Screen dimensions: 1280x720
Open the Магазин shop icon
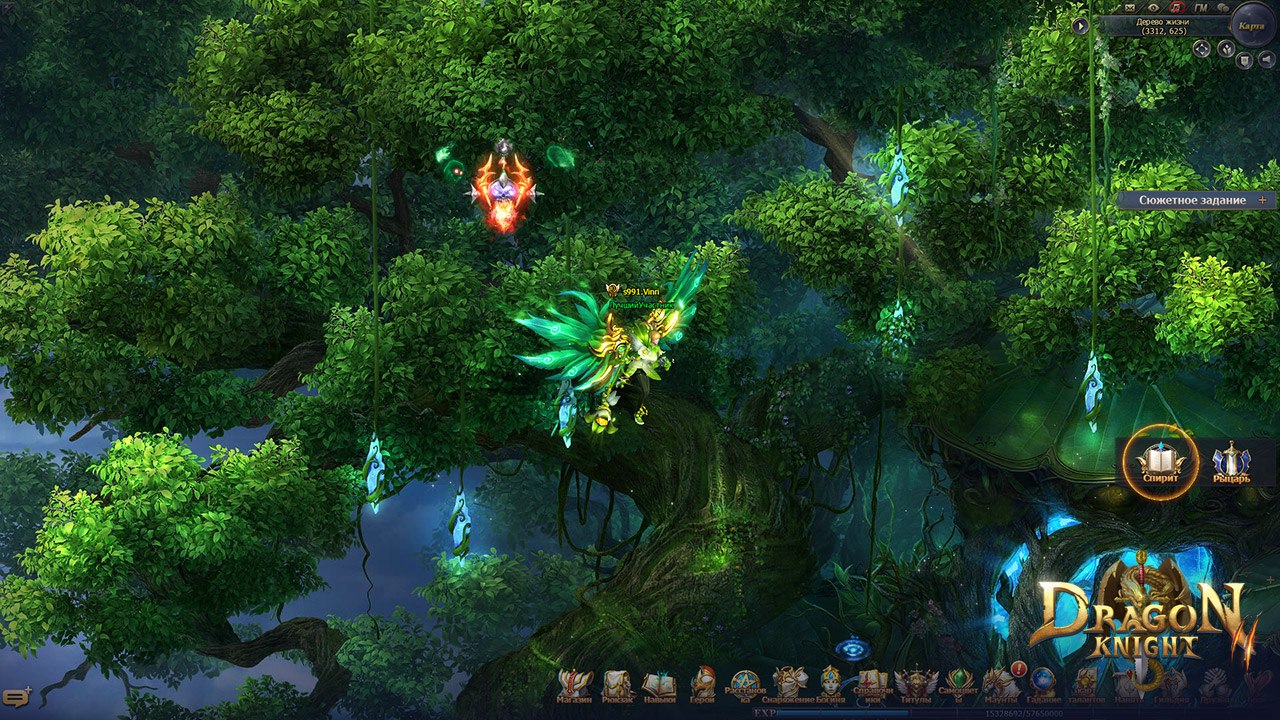[575, 684]
